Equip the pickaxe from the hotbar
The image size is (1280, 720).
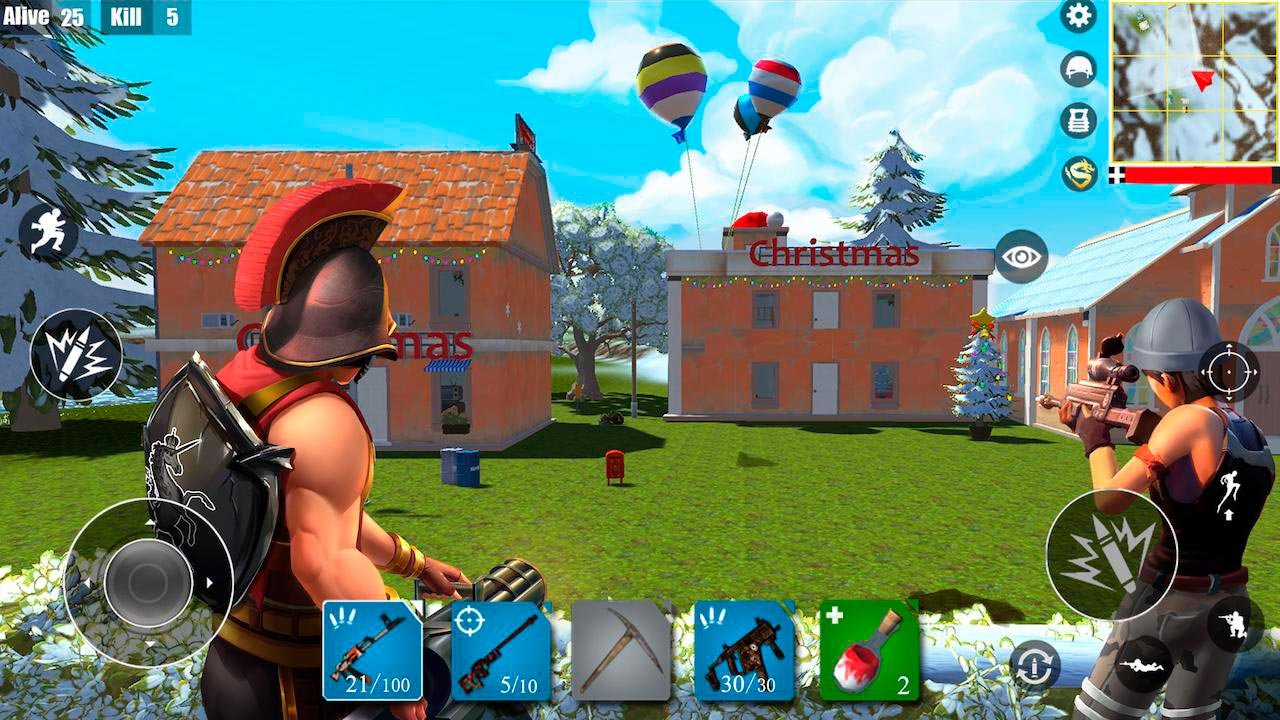(620, 650)
